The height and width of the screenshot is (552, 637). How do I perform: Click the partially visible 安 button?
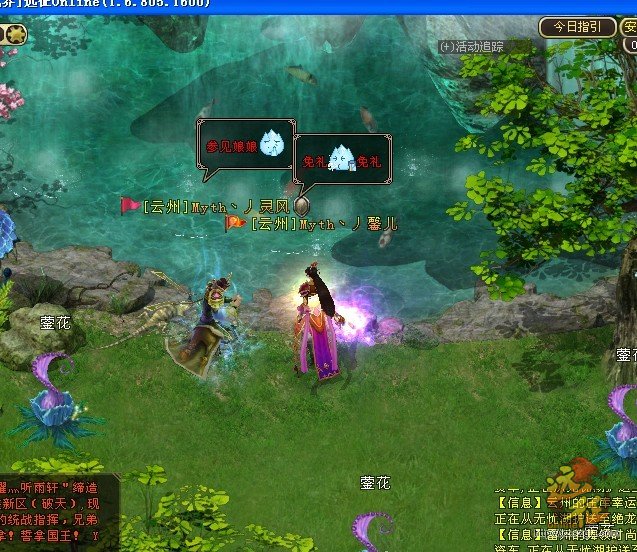pyautogui.click(x=629, y=27)
